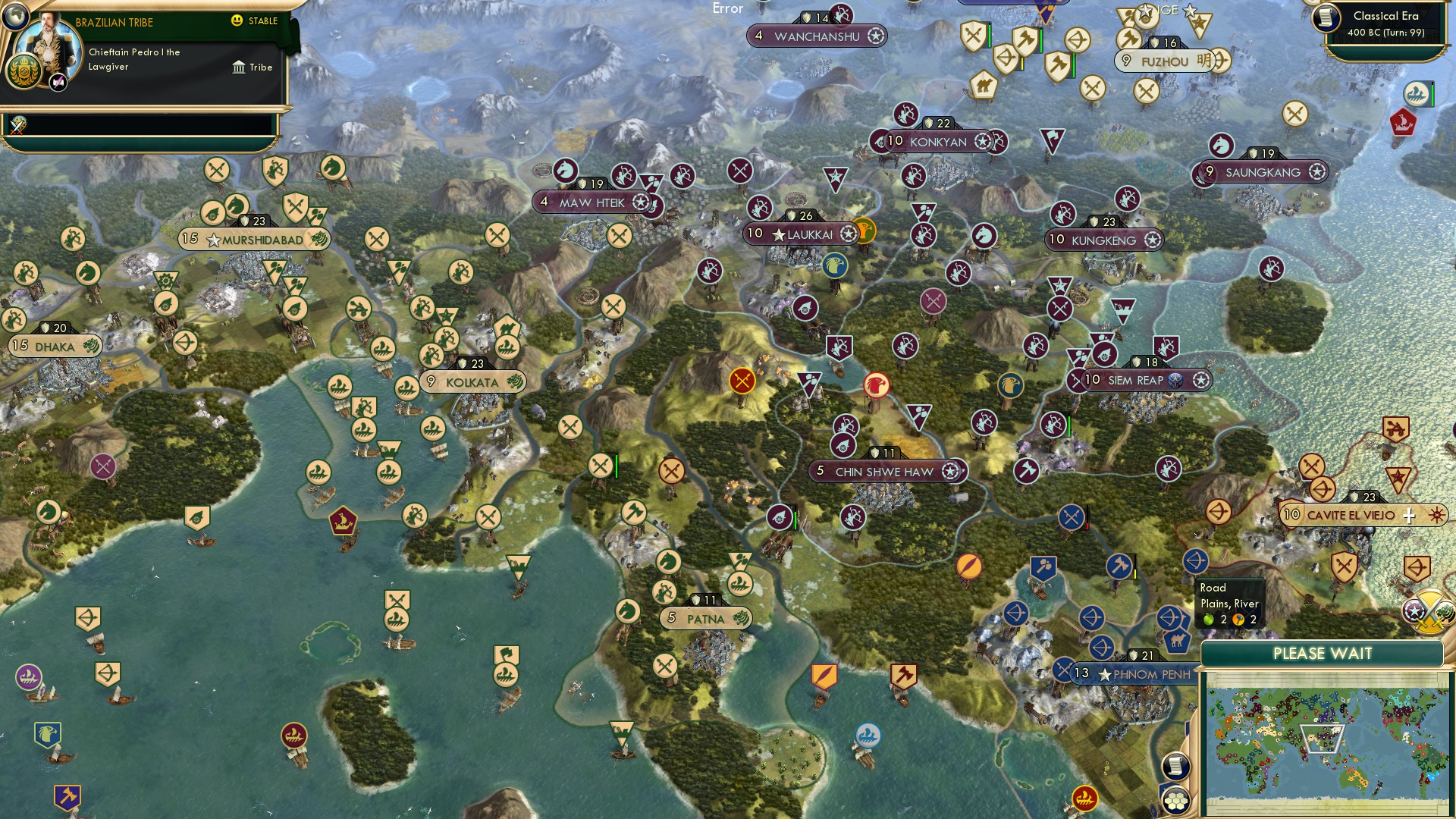Click the Brazilian coat of arms emblem
The image size is (1456, 819).
[24, 71]
